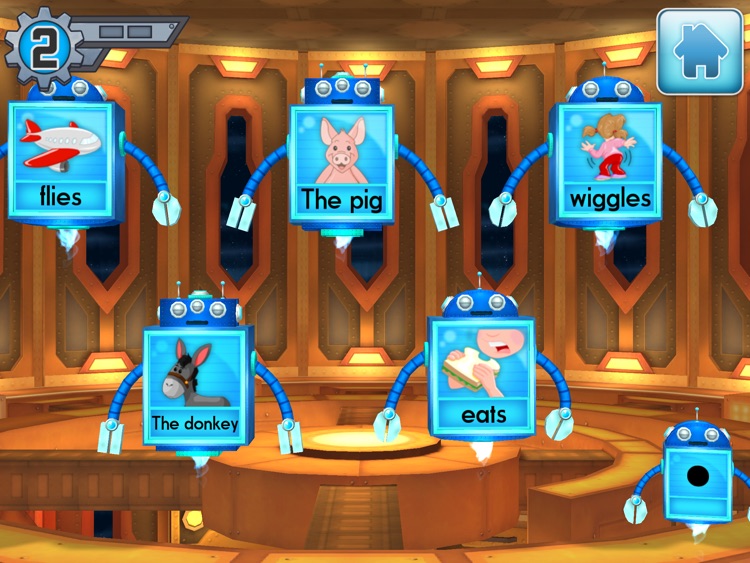Choose the "eats" sandwich robot card
Image resolution: width=750 pixels, height=563 pixels.
coord(483,377)
